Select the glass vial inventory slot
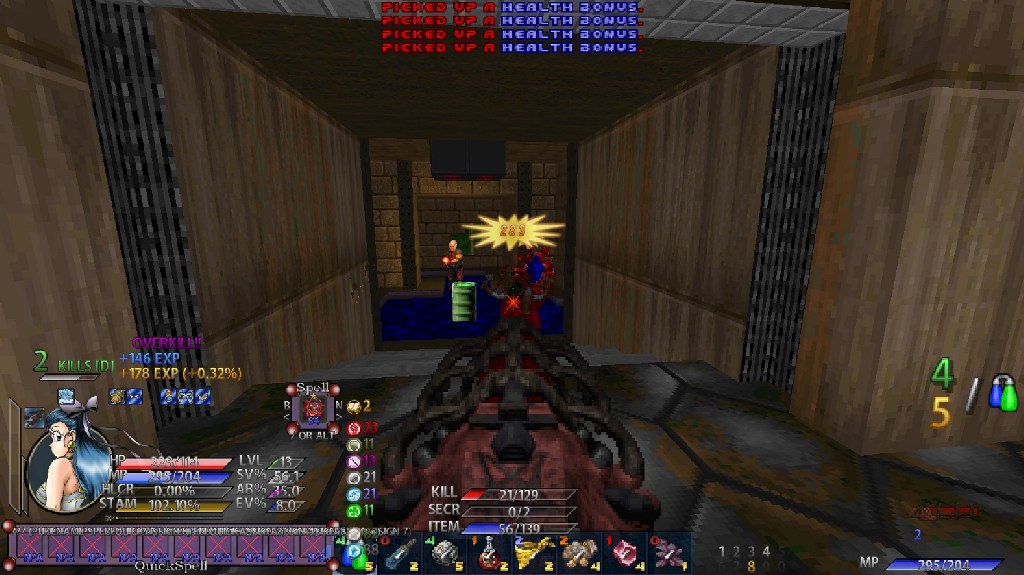The image size is (1024, 575). [x=401, y=553]
